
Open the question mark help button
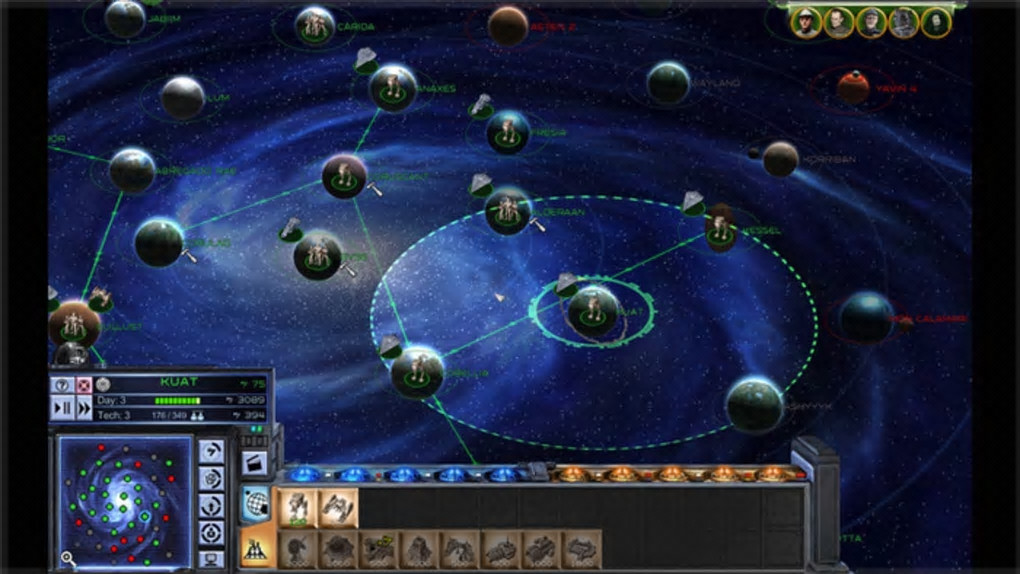coord(62,385)
